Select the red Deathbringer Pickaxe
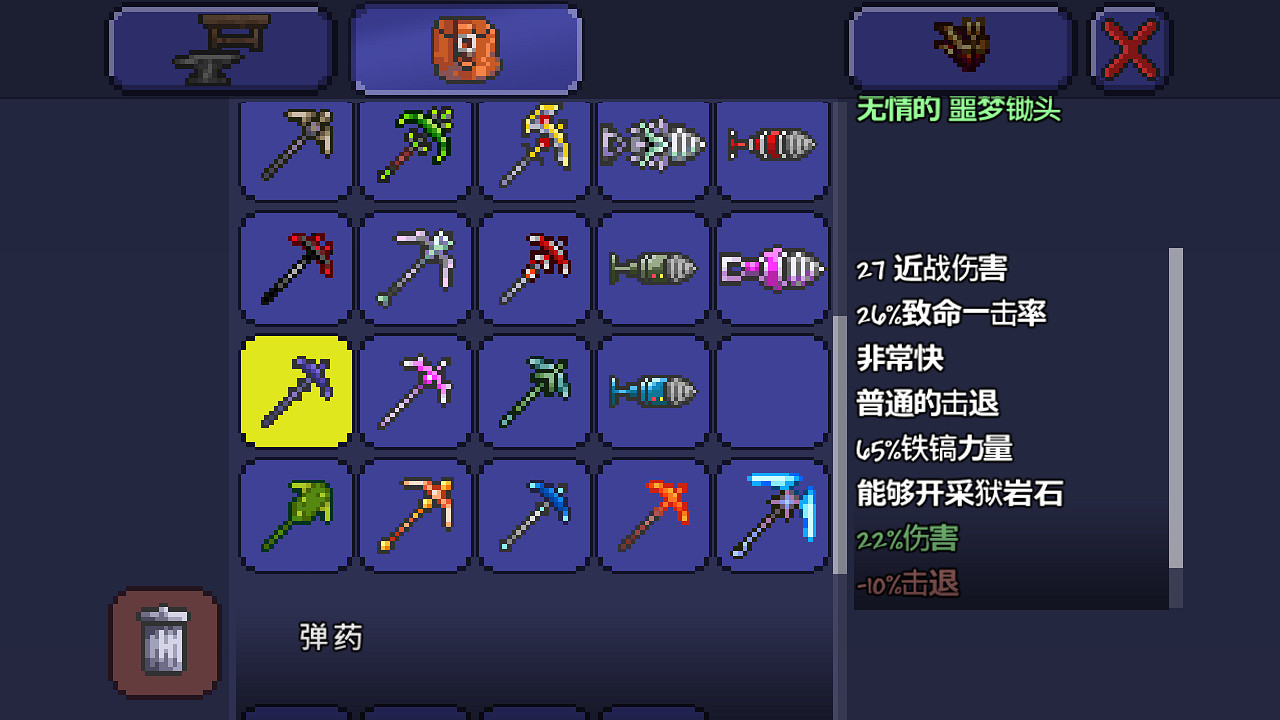 [295, 268]
